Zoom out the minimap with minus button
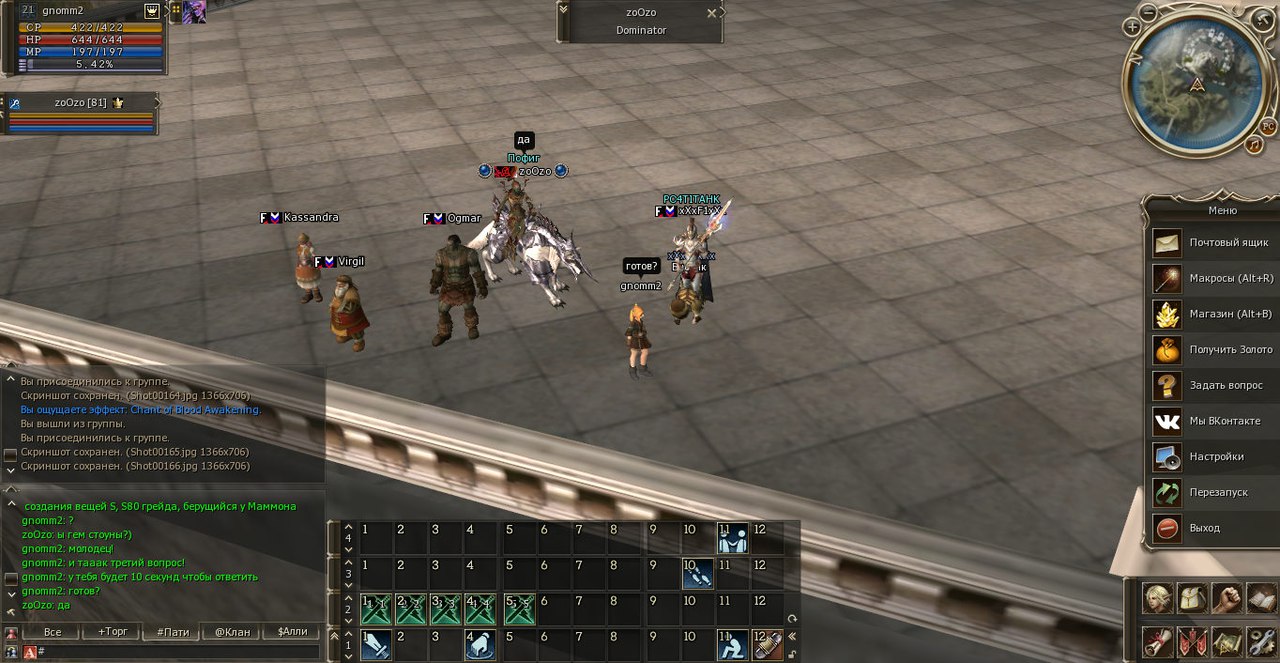 [1149, 13]
